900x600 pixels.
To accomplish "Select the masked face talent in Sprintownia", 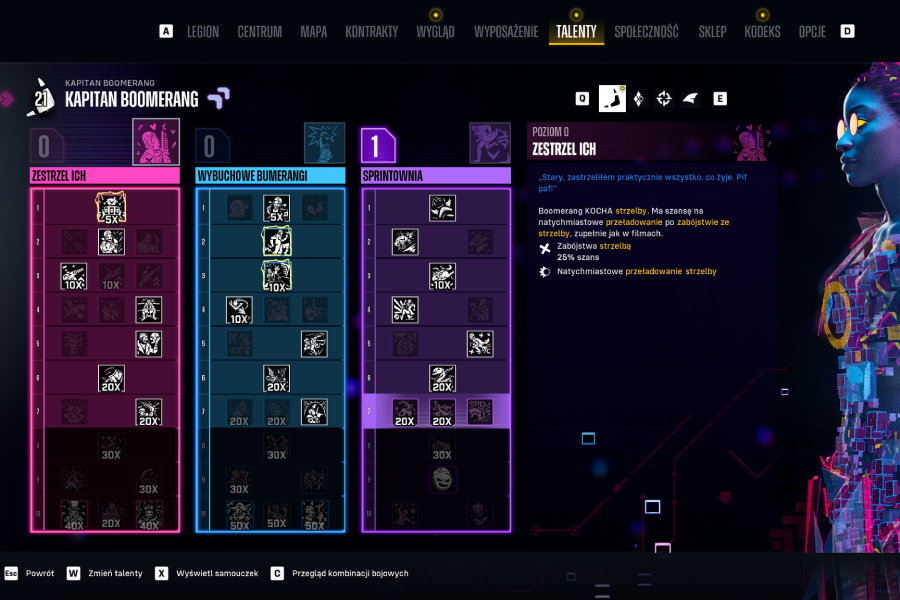I will click(x=443, y=479).
